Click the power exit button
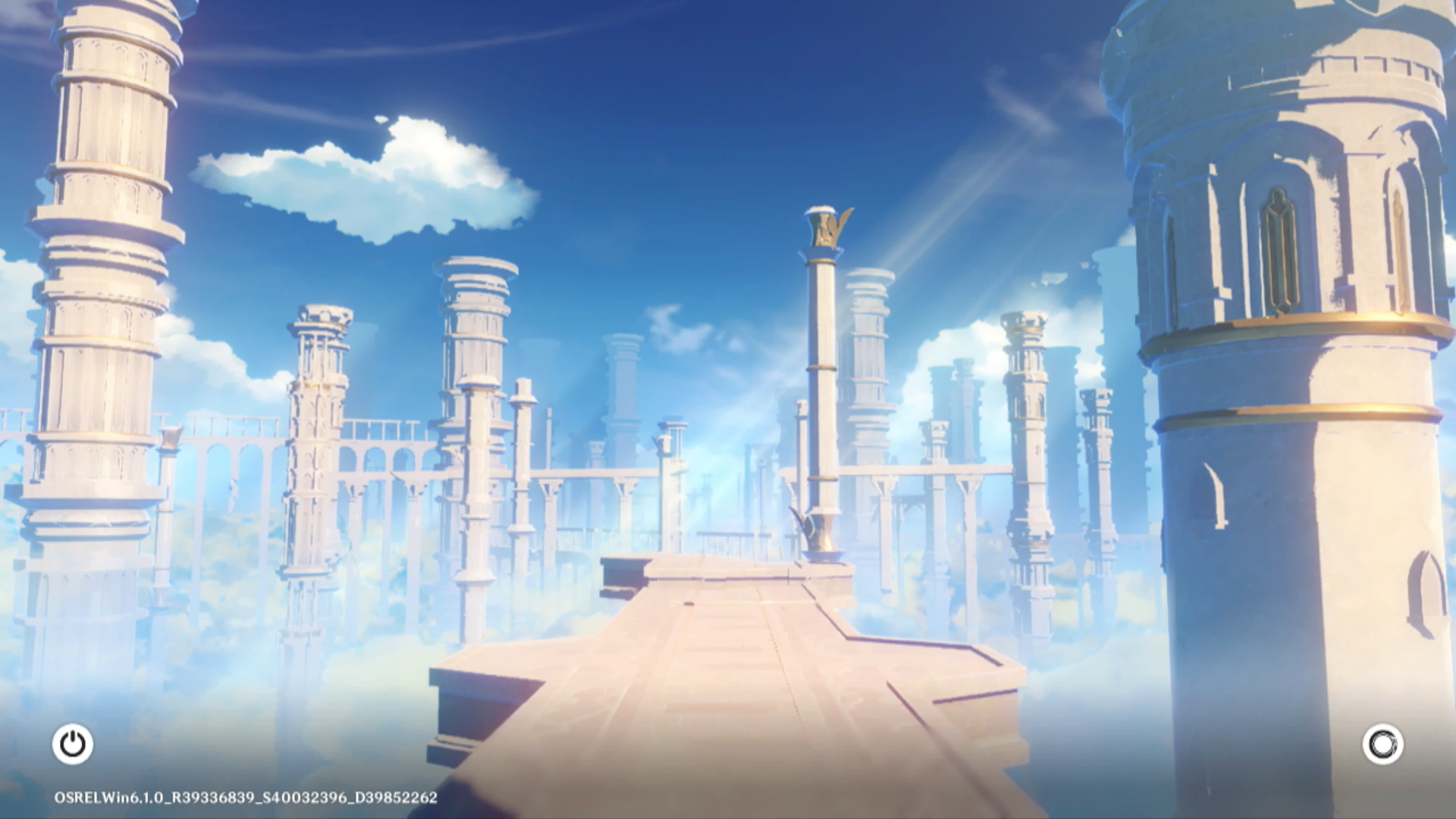This screenshot has width=1456, height=819. coord(73,744)
